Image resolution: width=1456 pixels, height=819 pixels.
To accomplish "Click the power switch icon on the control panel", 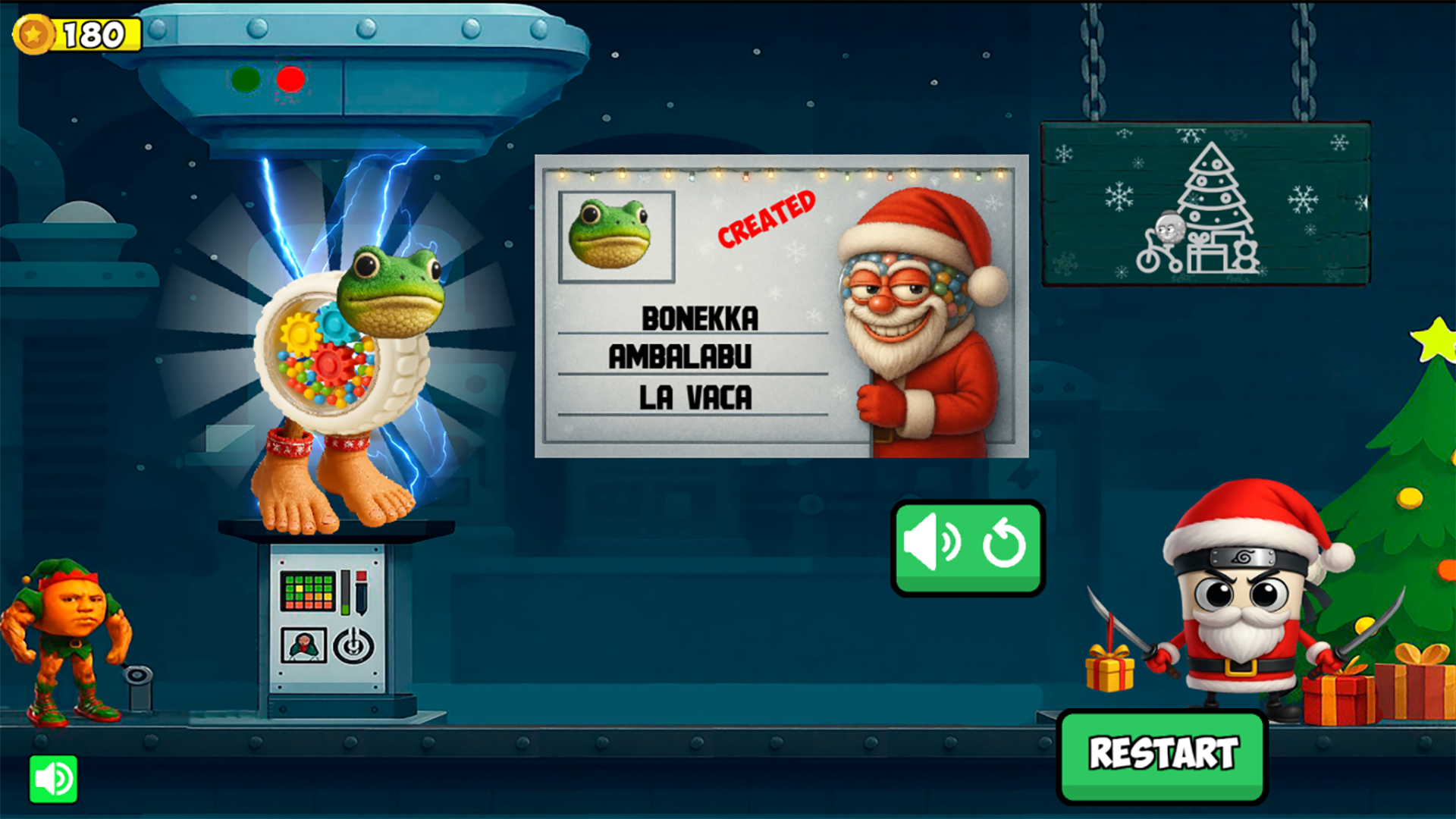I will [x=353, y=645].
